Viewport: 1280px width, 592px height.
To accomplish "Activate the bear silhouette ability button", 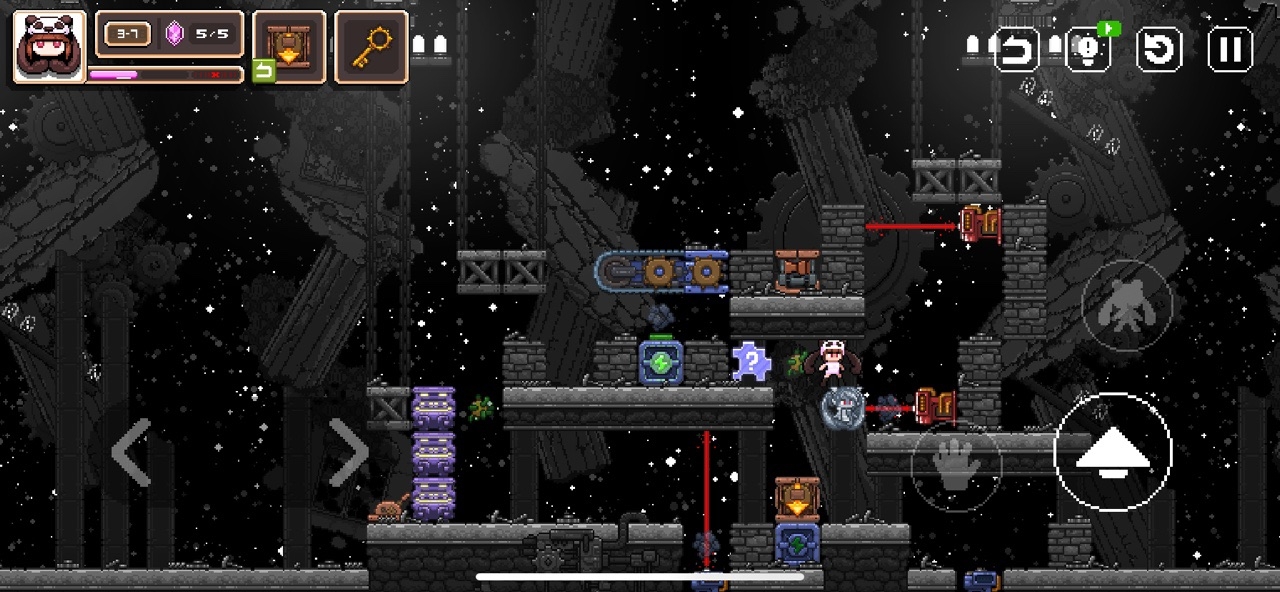I will pyautogui.click(x=1126, y=306).
